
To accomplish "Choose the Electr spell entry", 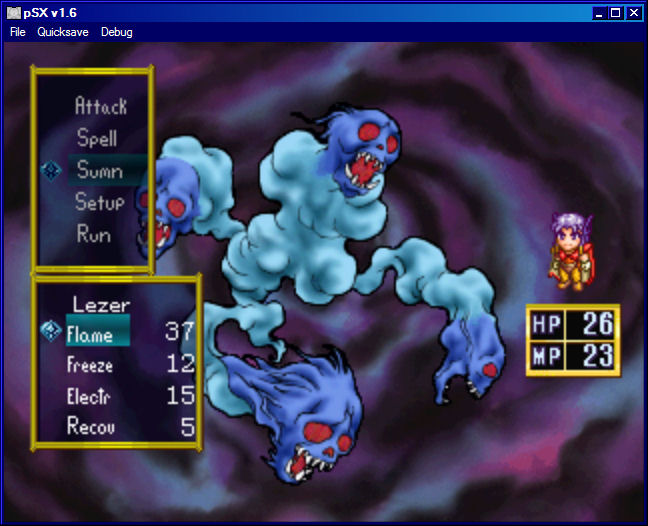I will [x=90, y=396].
